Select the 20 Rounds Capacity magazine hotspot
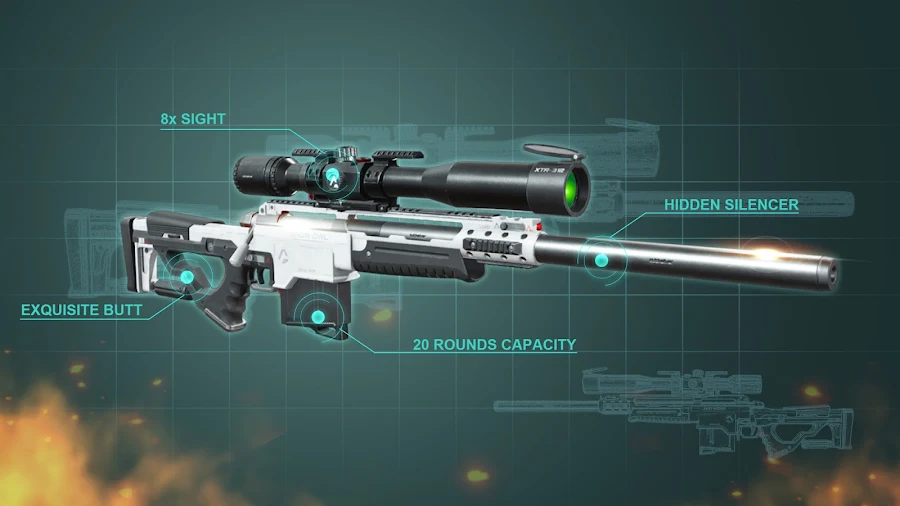This screenshot has height=506, width=900. (318, 317)
